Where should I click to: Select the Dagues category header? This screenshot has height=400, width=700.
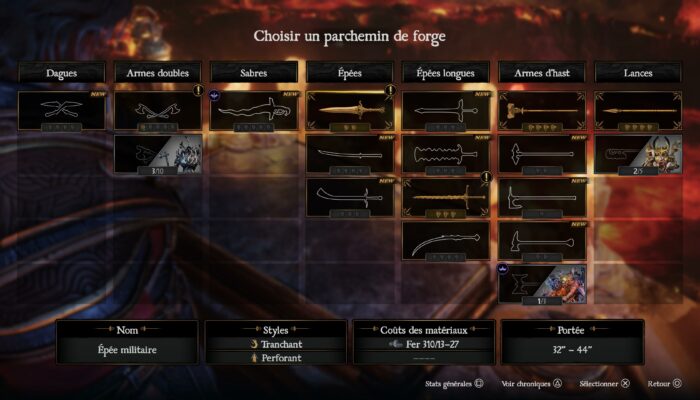point(61,72)
